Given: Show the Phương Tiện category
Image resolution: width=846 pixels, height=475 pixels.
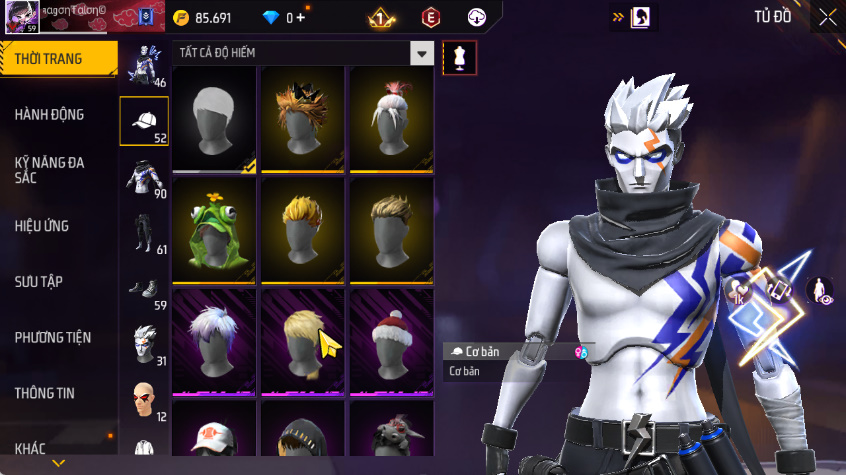Looking at the screenshot, I should 52,337.
